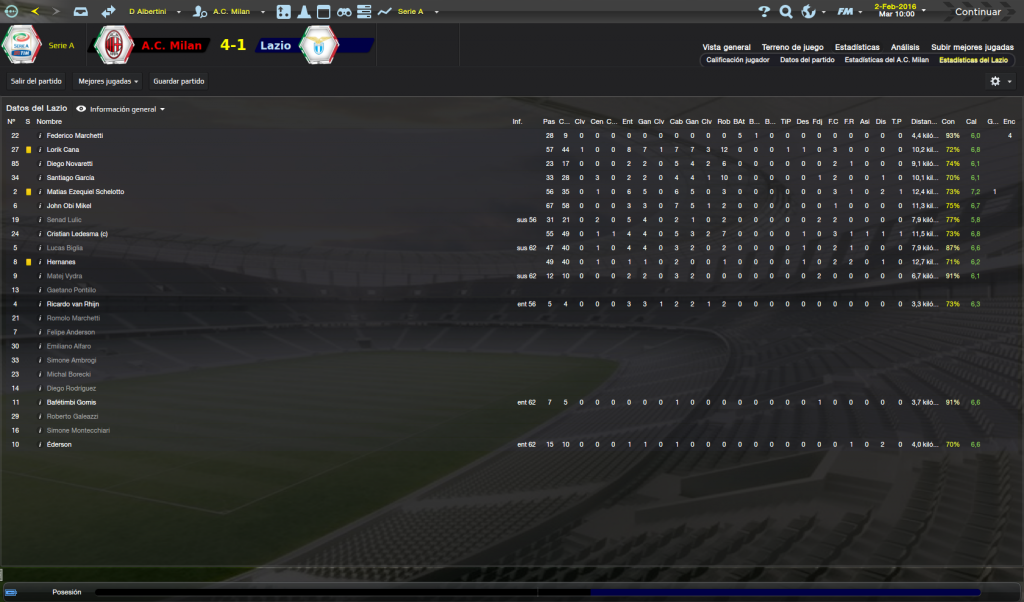The height and width of the screenshot is (602, 1024).
Task: Open Subir mejores jugadas
Action: click(x=972, y=47)
